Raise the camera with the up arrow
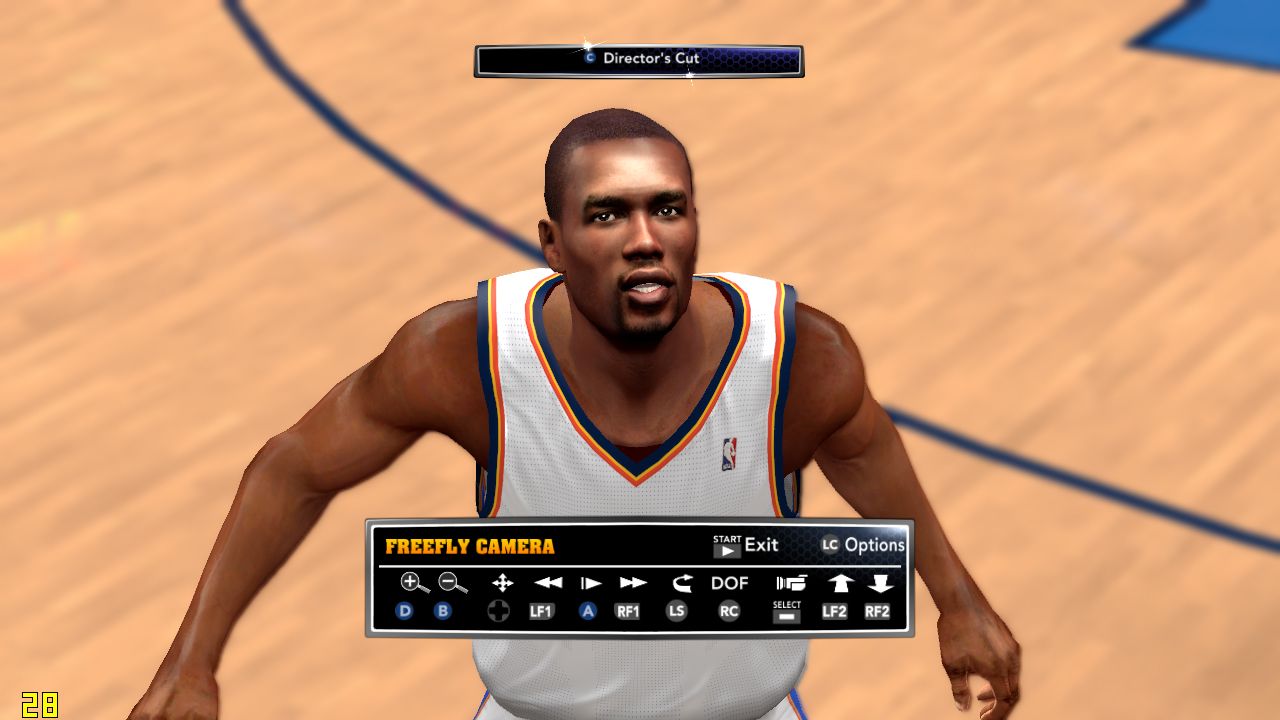This screenshot has width=1280, height=720. (x=838, y=582)
